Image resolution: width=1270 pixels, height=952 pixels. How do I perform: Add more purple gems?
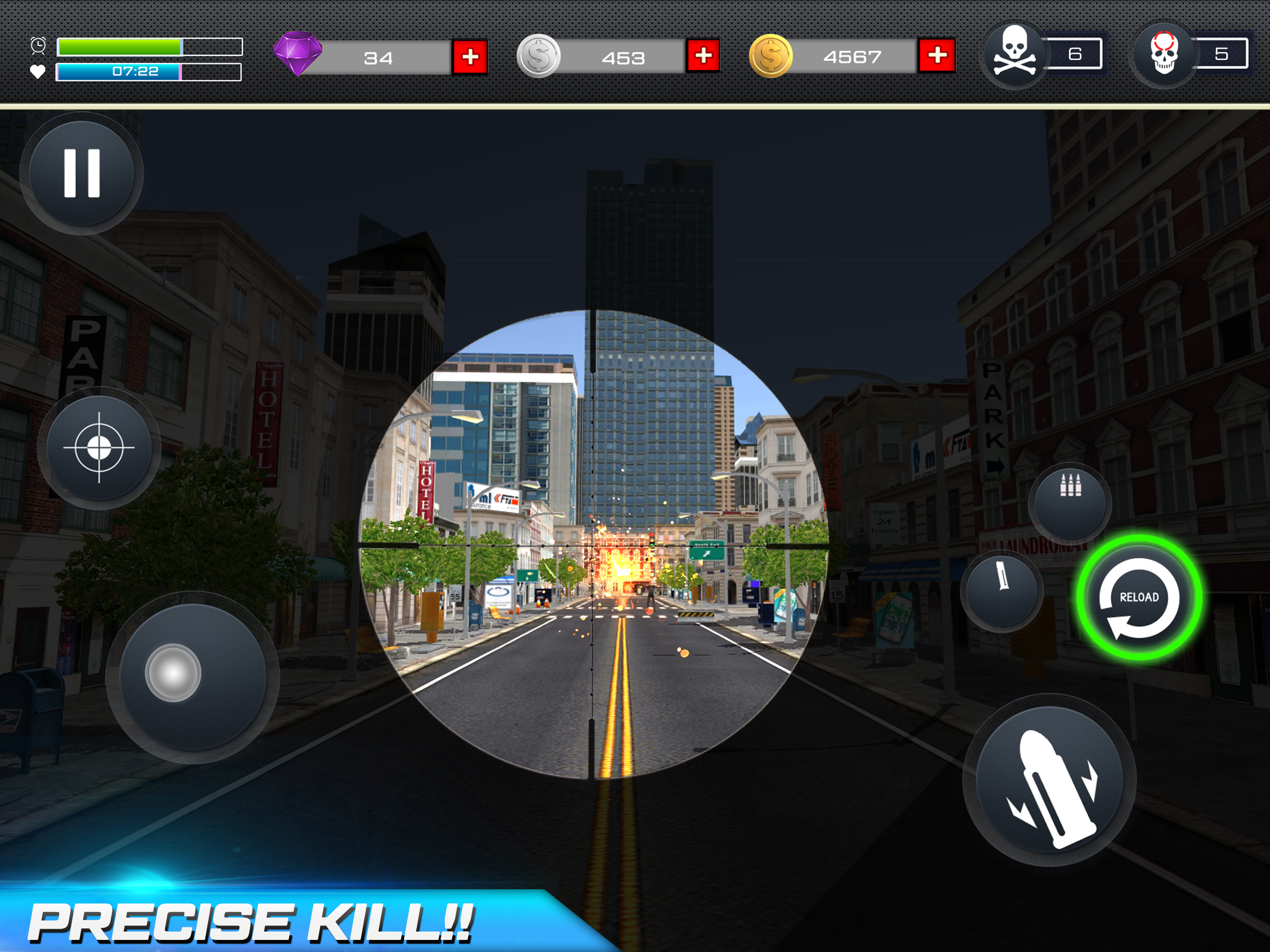click(x=470, y=57)
